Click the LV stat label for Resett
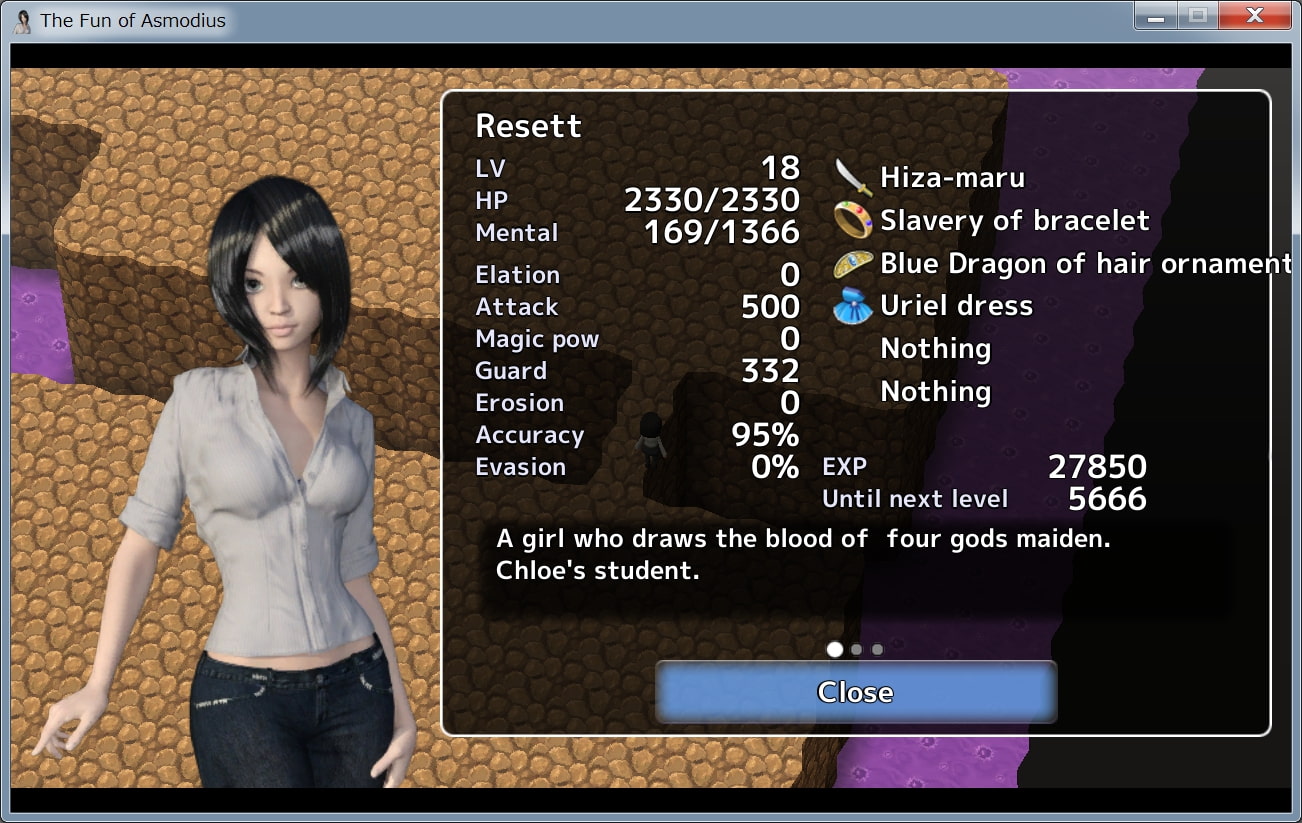 pos(491,169)
